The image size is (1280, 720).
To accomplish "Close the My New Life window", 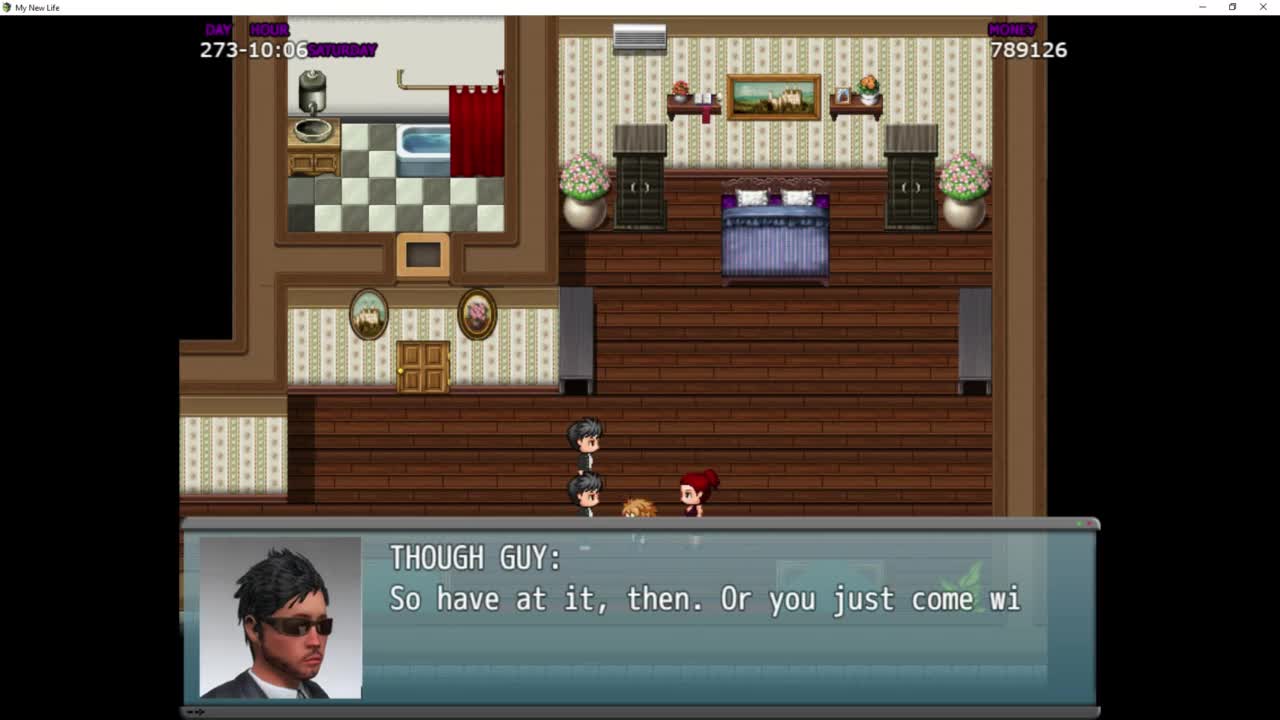I will [1263, 7].
